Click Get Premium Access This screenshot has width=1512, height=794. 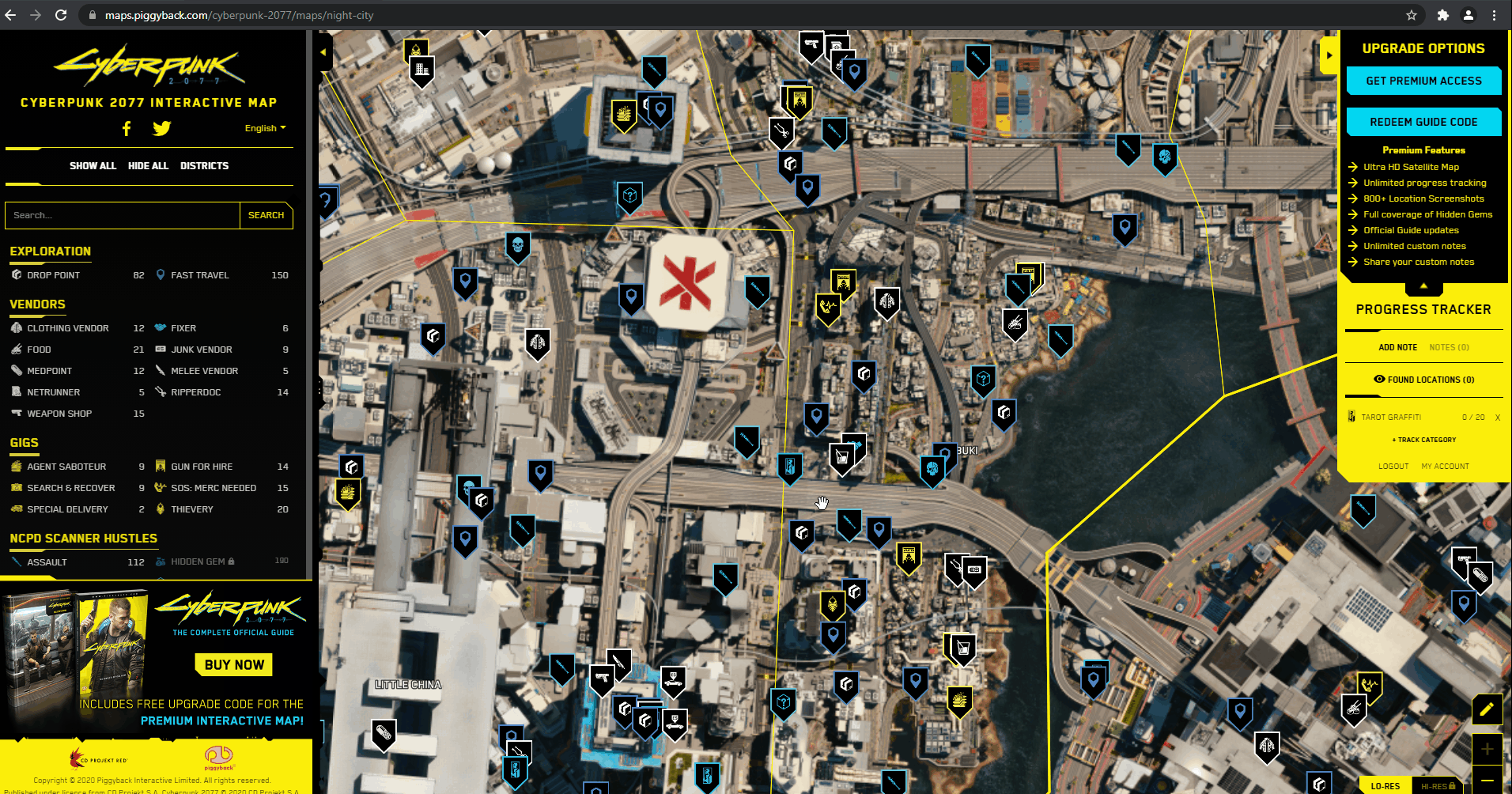pos(1423,81)
